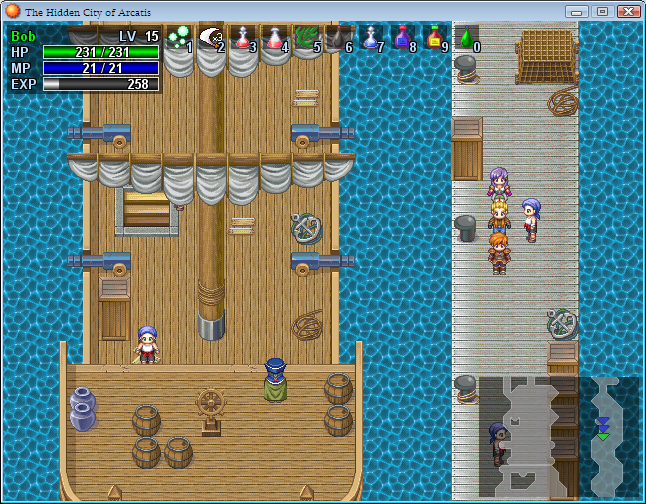Viewport: 646px width, 504px height.
Task: Select the red and yellow bottle in slot 9
Action: click(435, 38)
